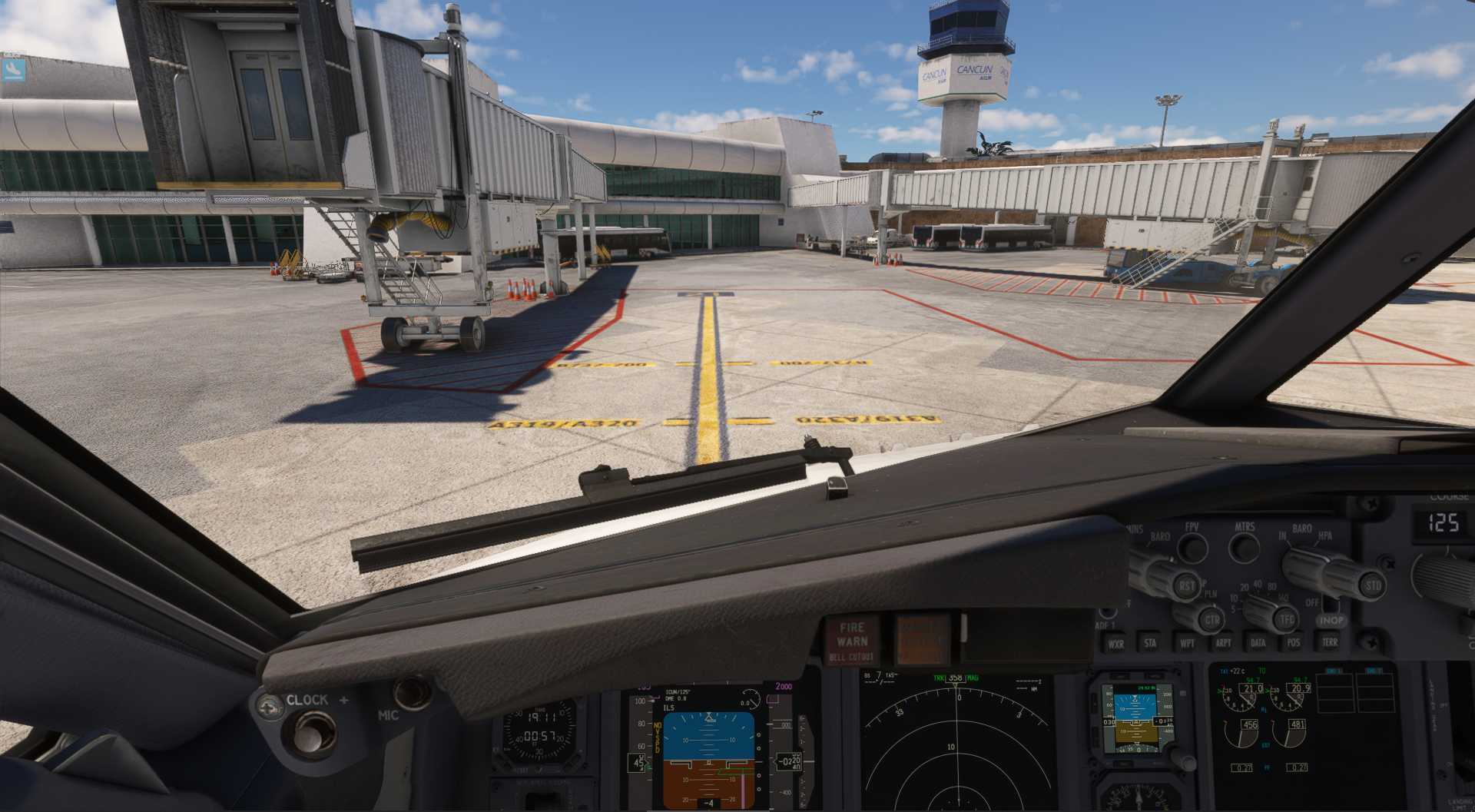Push the FIRE WARN bell cutout button
This screenshot has height=812, width=1475.
850,640
